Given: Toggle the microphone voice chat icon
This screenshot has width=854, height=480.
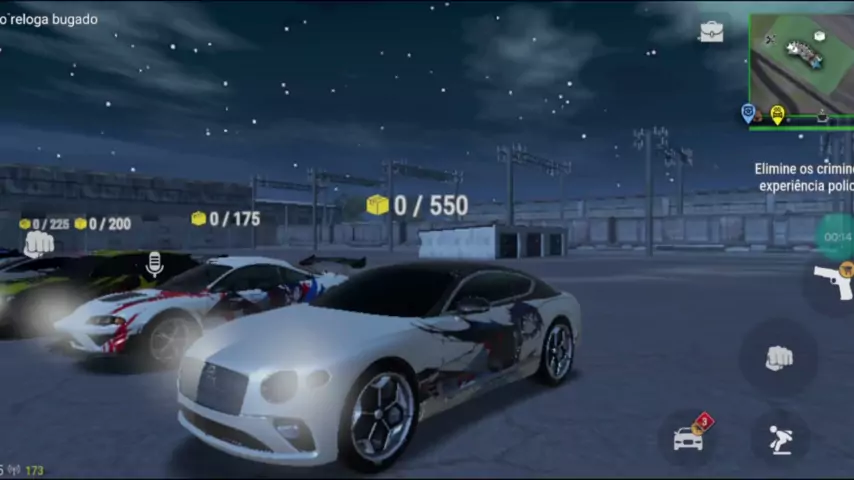Looking at the screenshot, I should [155, 264].
